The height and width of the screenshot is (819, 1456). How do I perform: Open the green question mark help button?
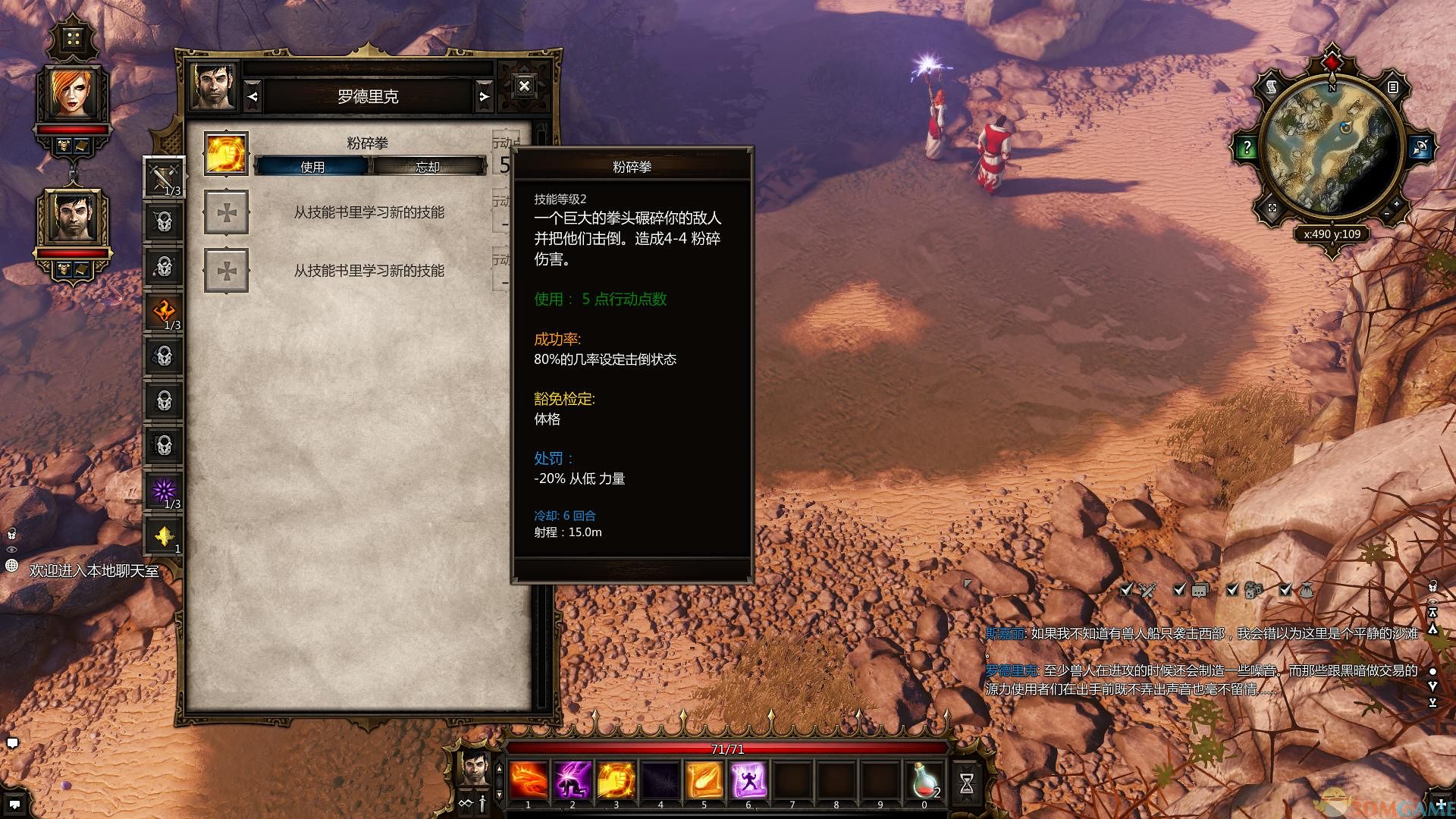click(1247, 147)
